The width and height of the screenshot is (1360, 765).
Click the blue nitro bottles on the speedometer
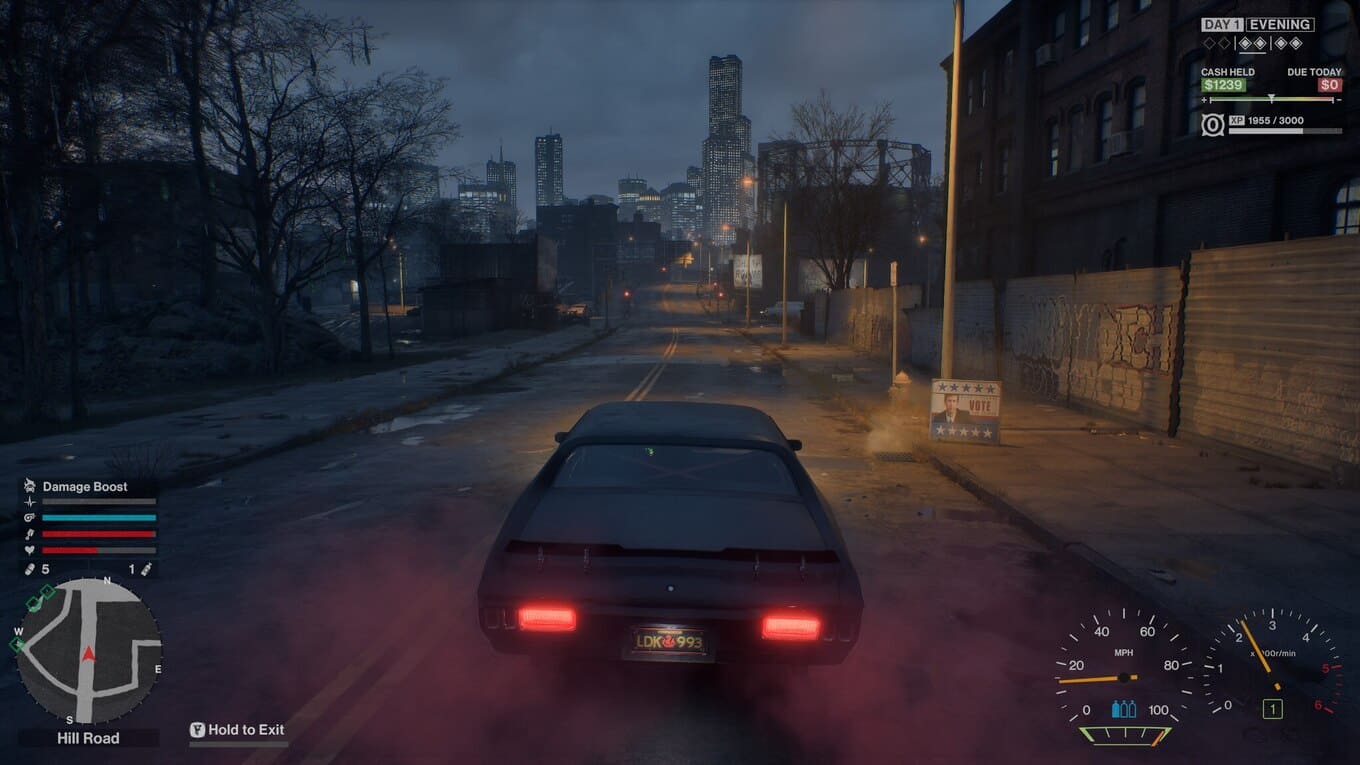(1124, 709)
